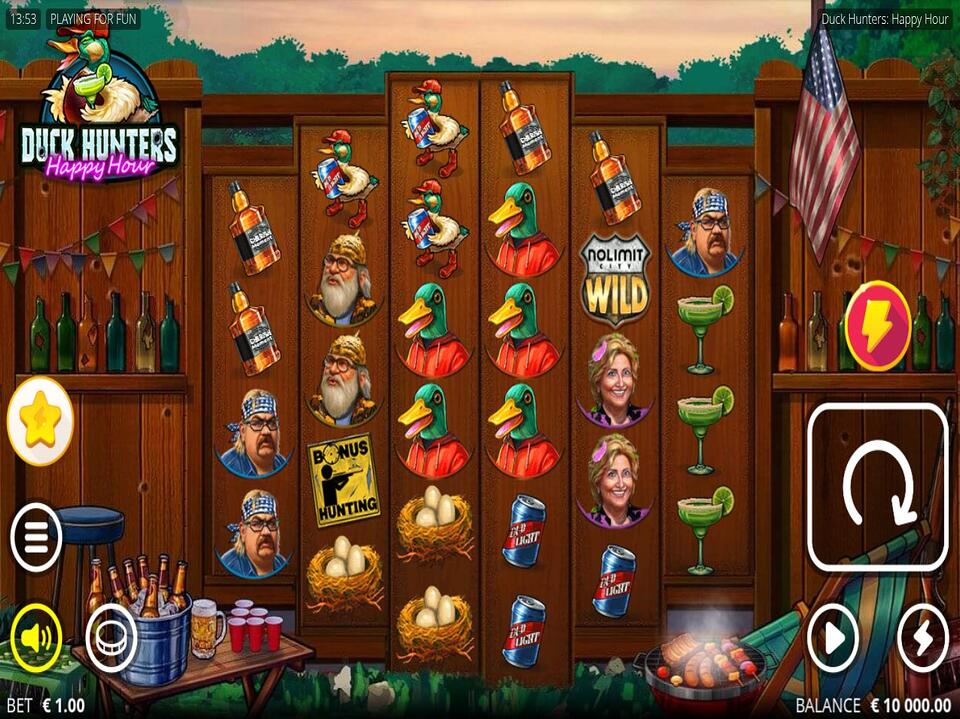
Task: Open the yellow star bonus feature button
Action: pos(40,422)
